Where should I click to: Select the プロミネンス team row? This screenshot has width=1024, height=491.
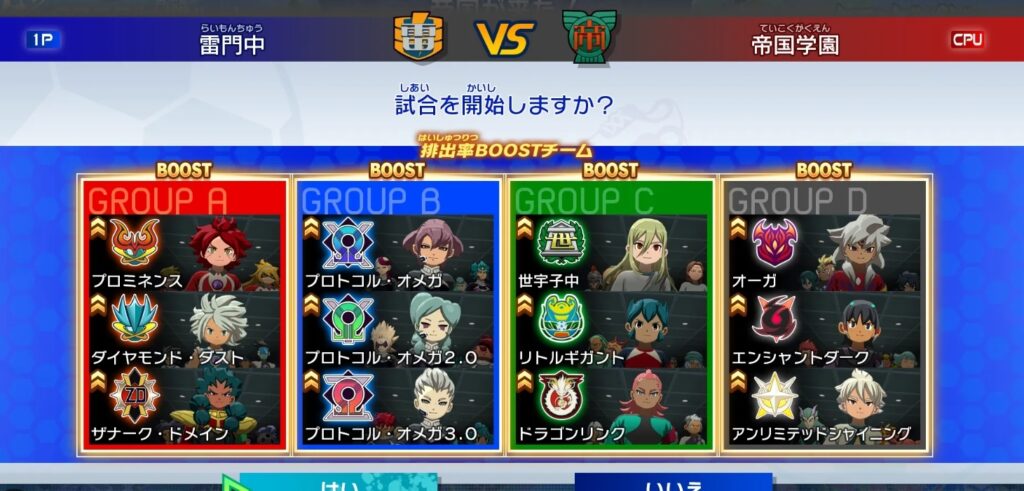pyautogui.click(x=186, y=255)
